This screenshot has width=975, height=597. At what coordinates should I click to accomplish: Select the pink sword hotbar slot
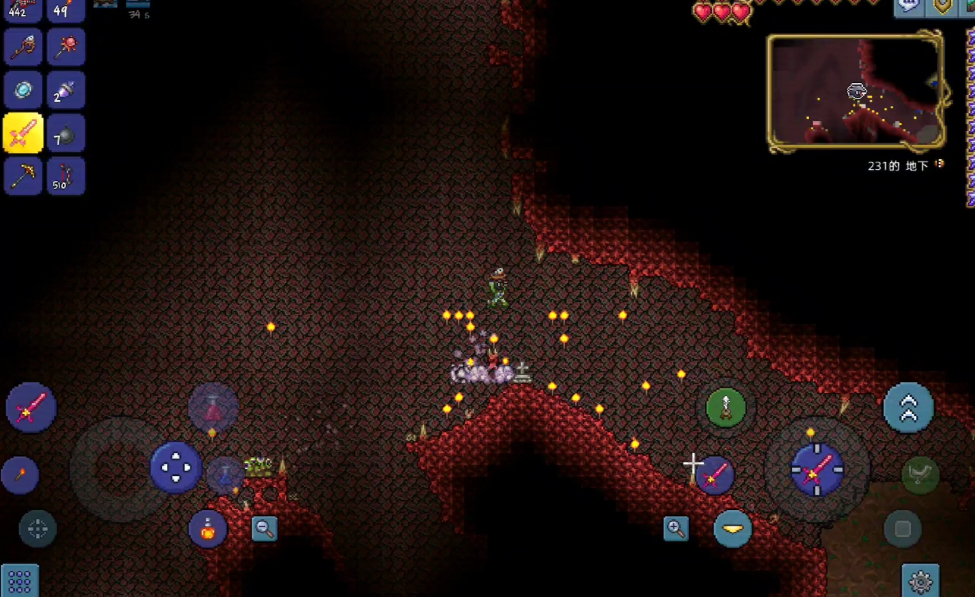coord(23,133)
